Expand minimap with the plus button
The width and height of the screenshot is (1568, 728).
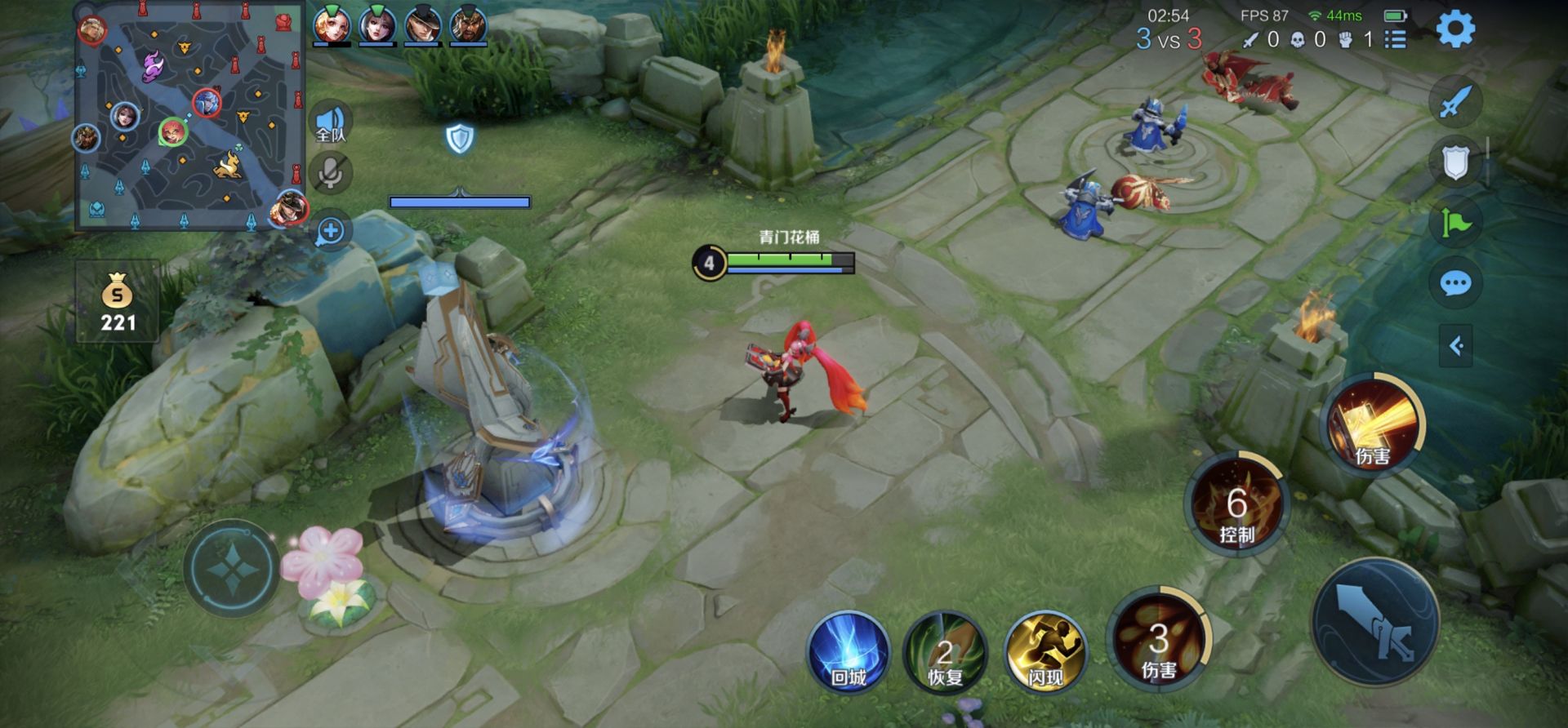pos(331,231)
